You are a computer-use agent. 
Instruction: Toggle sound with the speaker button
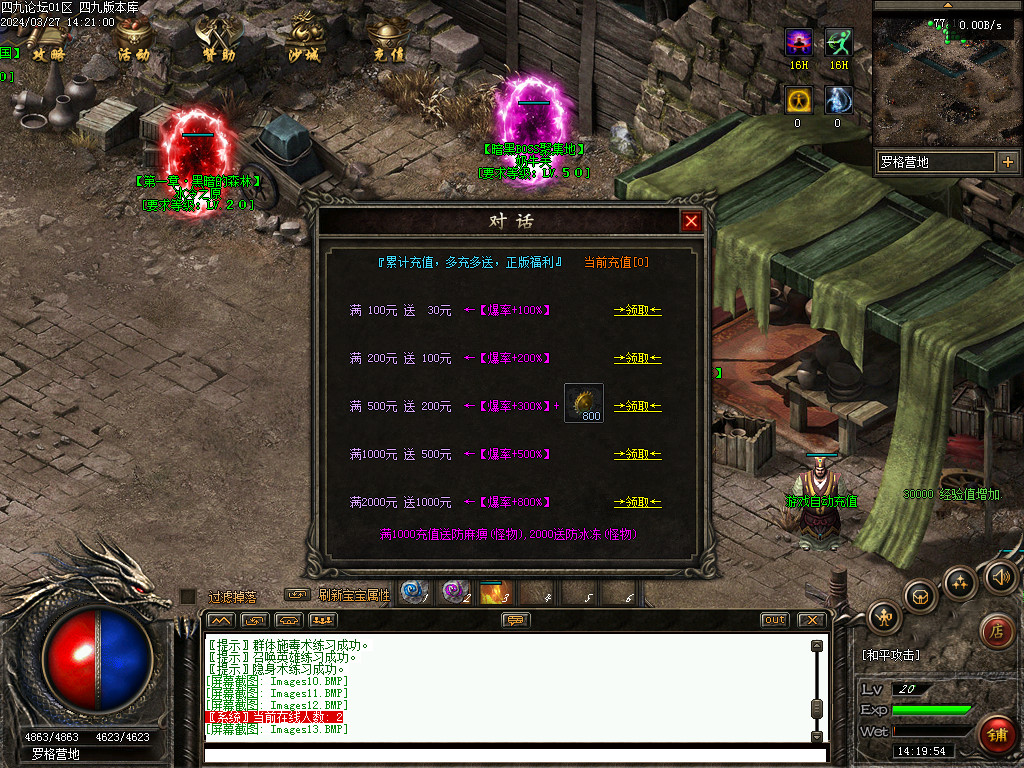pos(1000,576)
